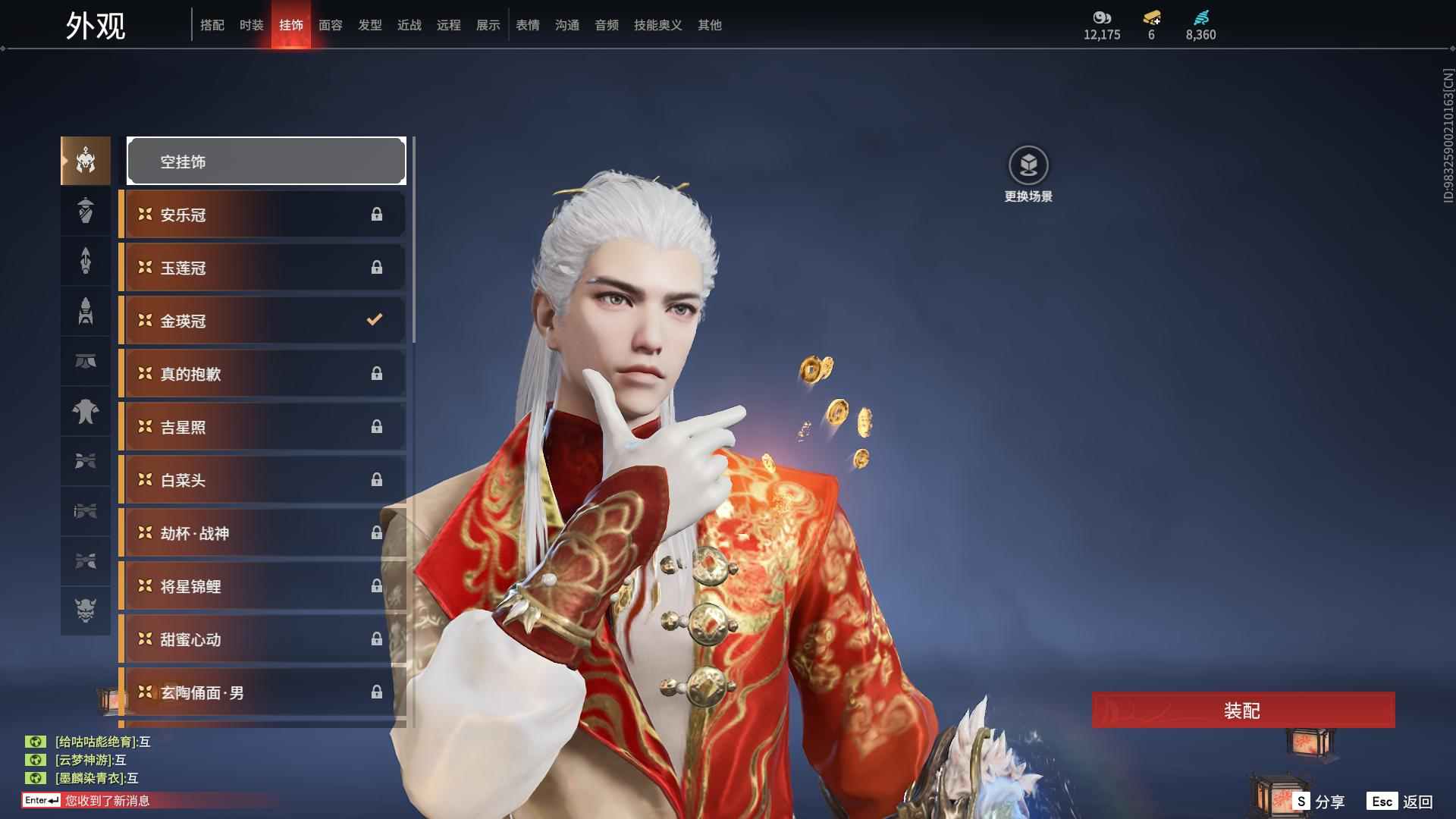Select the 将星锦鲤 accessory
This screenshot has width=1456, height=819.
[263, 586]
